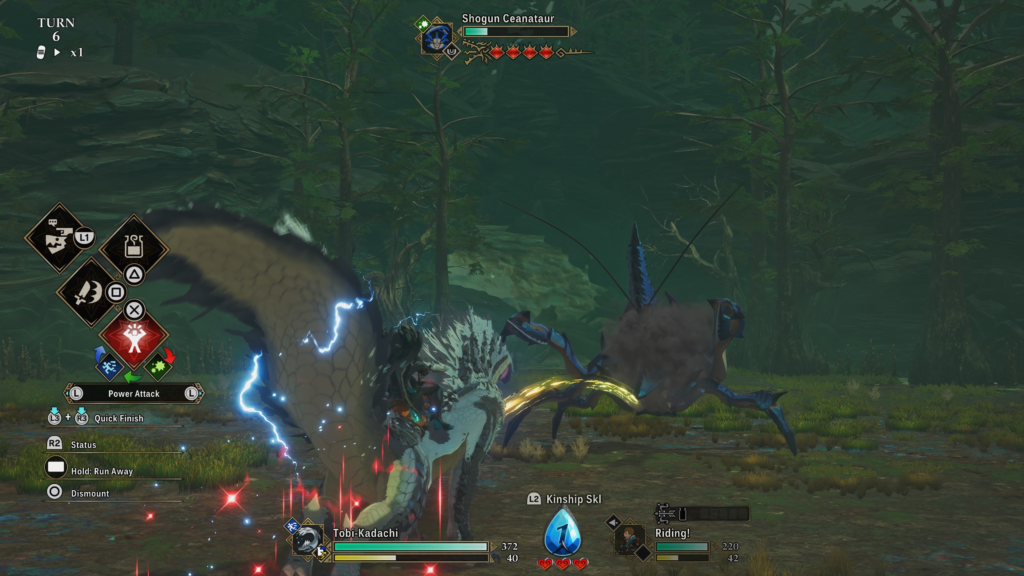
Task: Select the rider portrait beside Riding!
Action: (x=629, y=540)
